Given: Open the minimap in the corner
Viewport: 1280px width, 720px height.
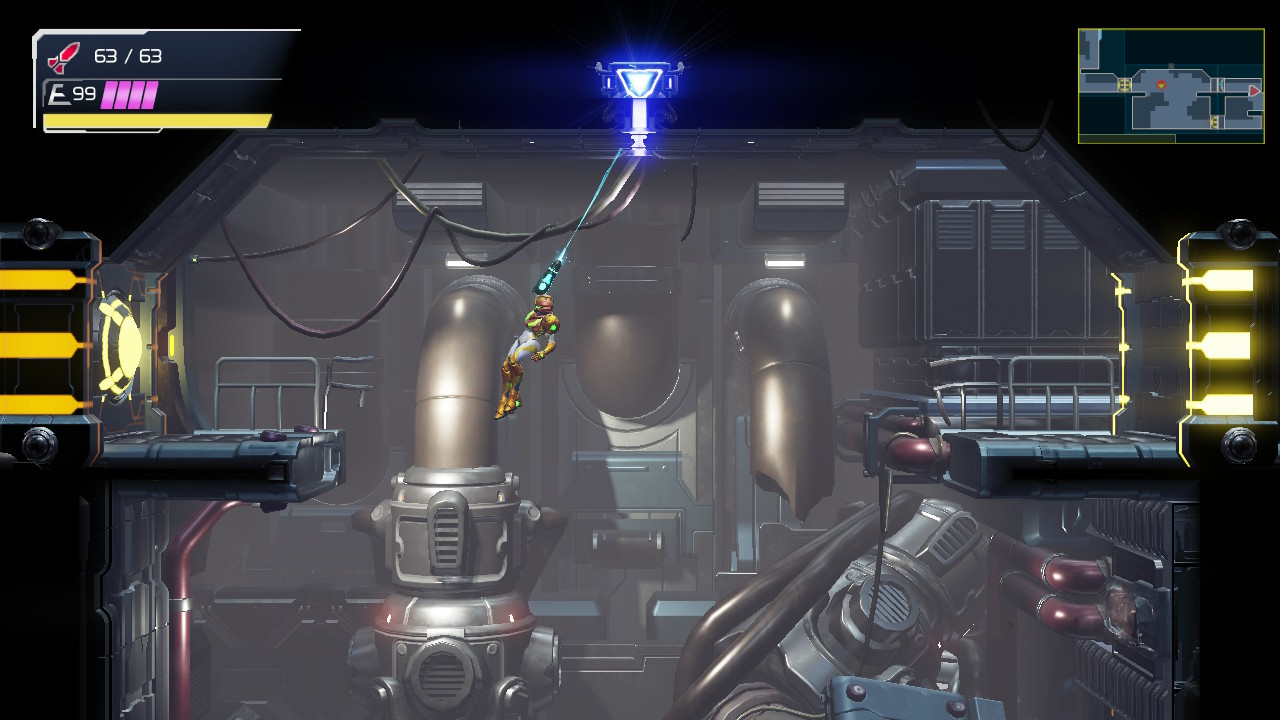Looking at the screenshot, I should 1170,86.
